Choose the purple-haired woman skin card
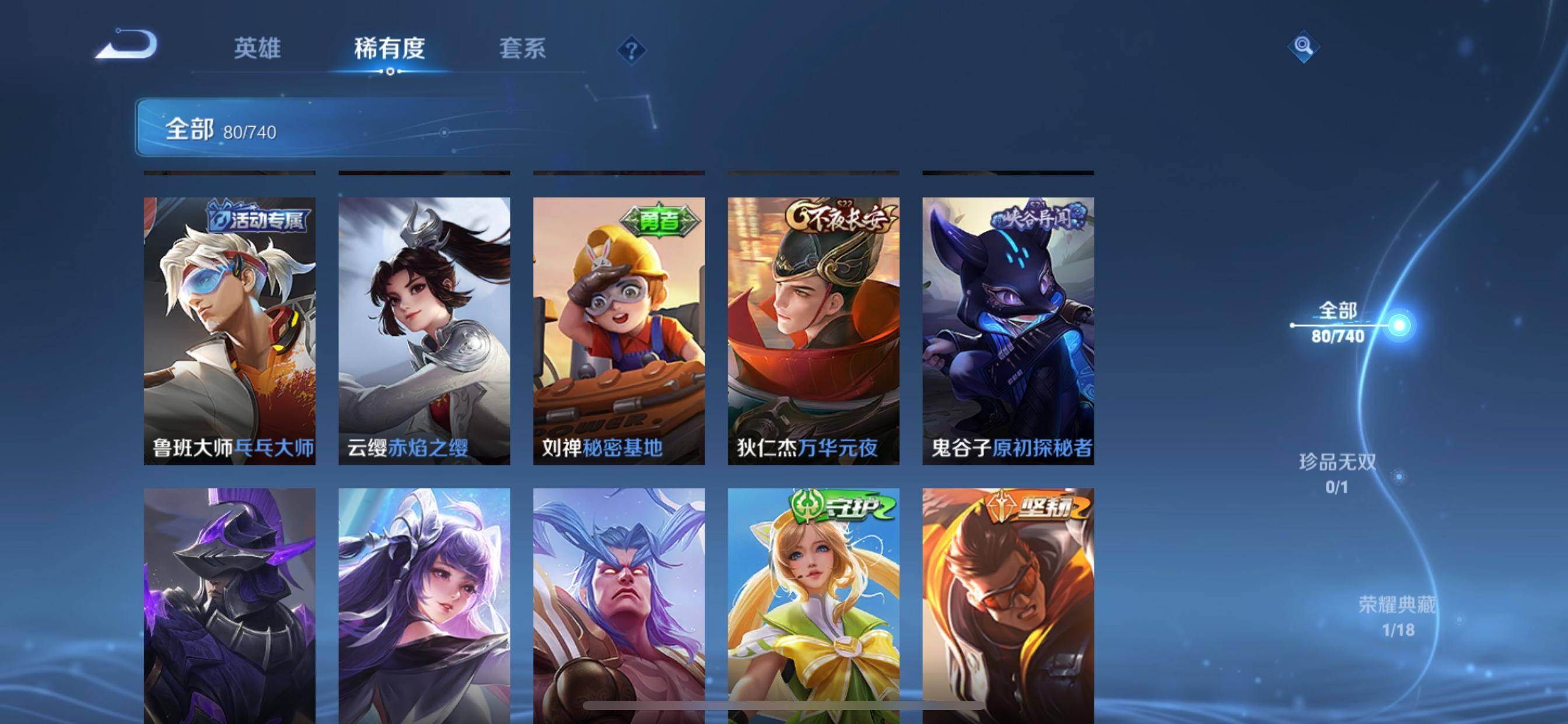The image size is (1568, 724). pos(424,605)
